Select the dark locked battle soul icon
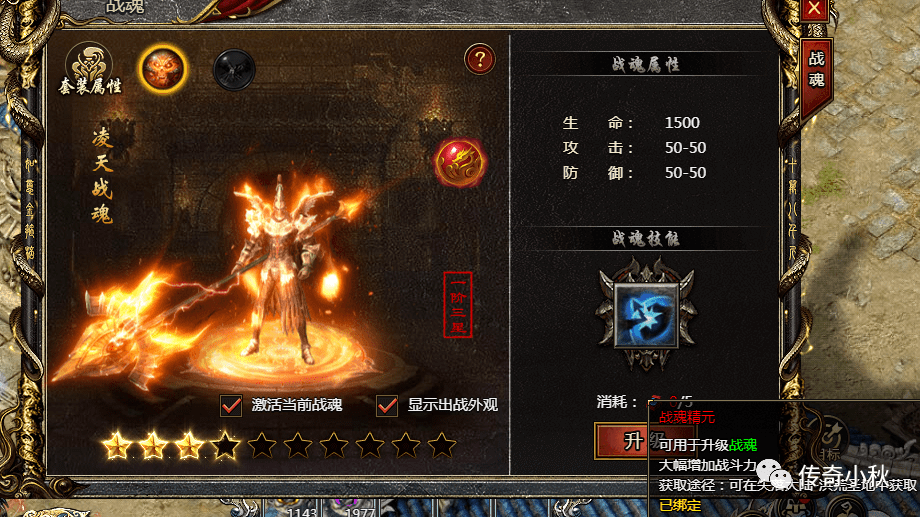The height and width of the screenshot is (517, 920). click(234, 70)
